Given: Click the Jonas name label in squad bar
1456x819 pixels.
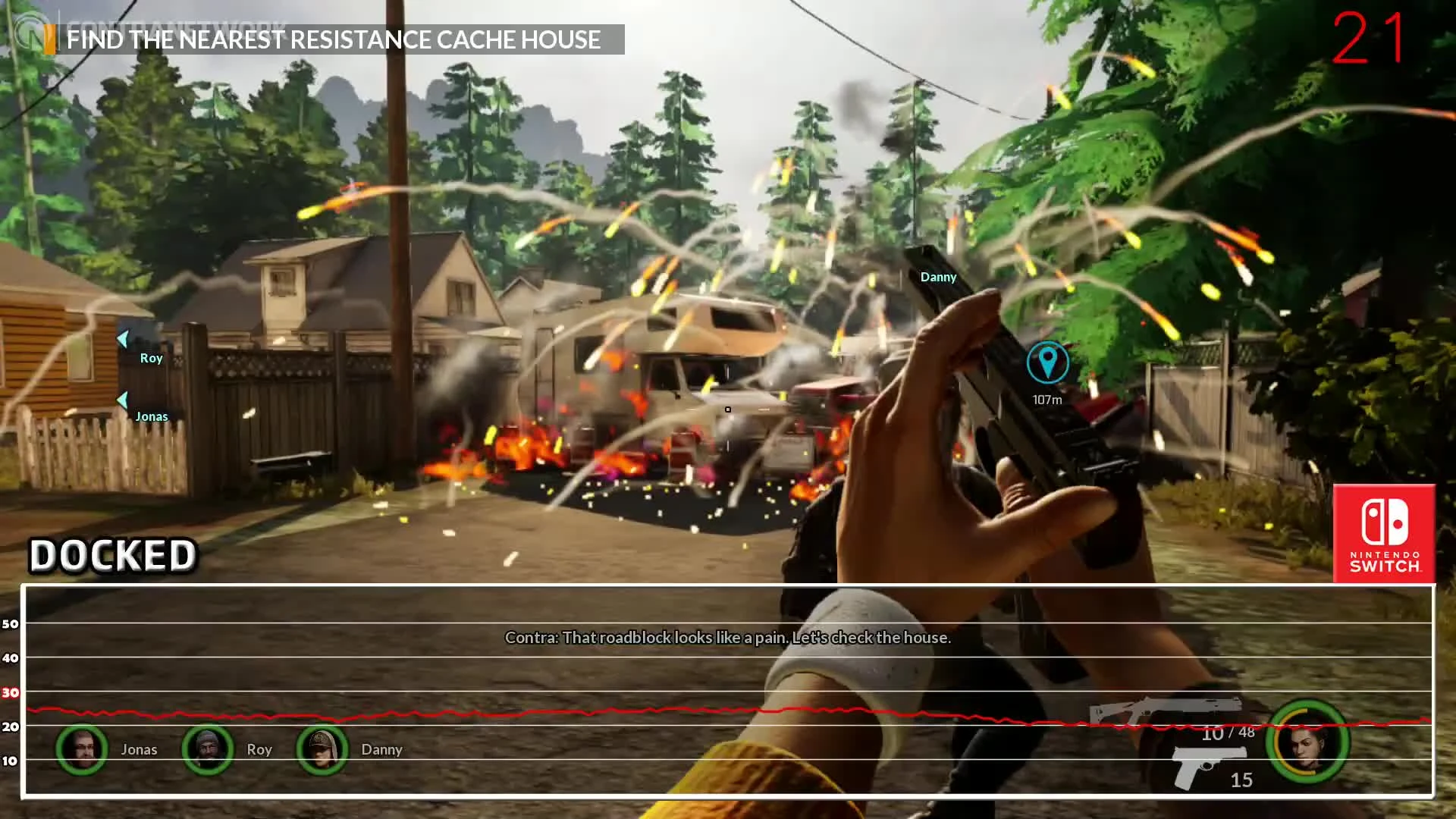Looking at the screenshot, I should click(x=140, y=749).
